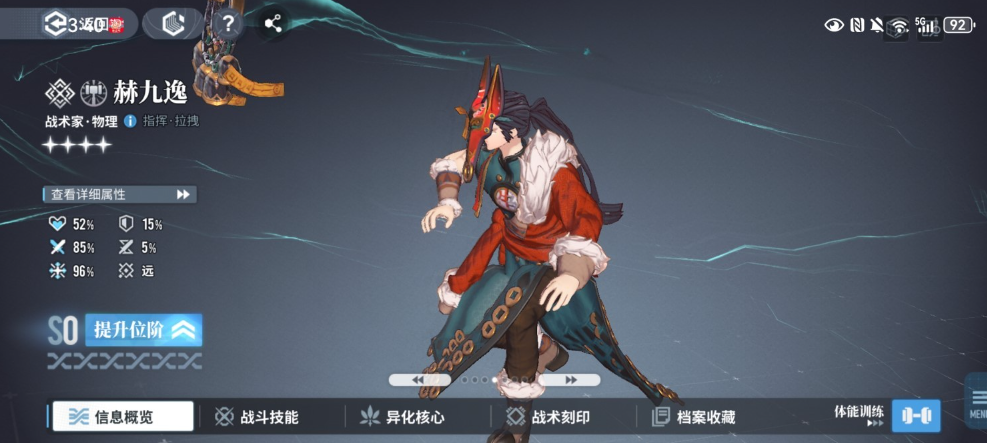Switch to the 信息概览 tab
The height and width of the screenshot is (443, 987).
click(122, 417)
